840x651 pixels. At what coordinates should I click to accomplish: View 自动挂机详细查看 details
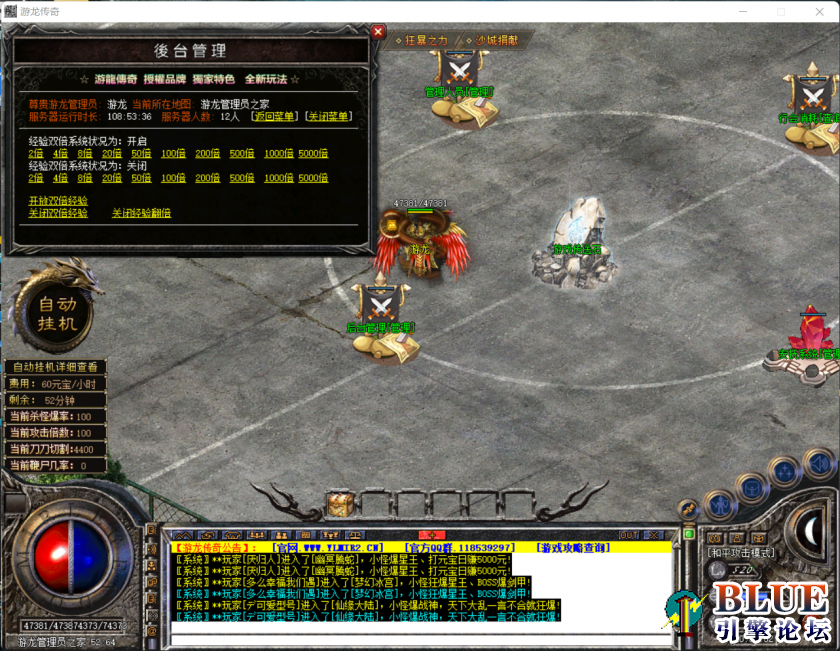click(54, 367)
